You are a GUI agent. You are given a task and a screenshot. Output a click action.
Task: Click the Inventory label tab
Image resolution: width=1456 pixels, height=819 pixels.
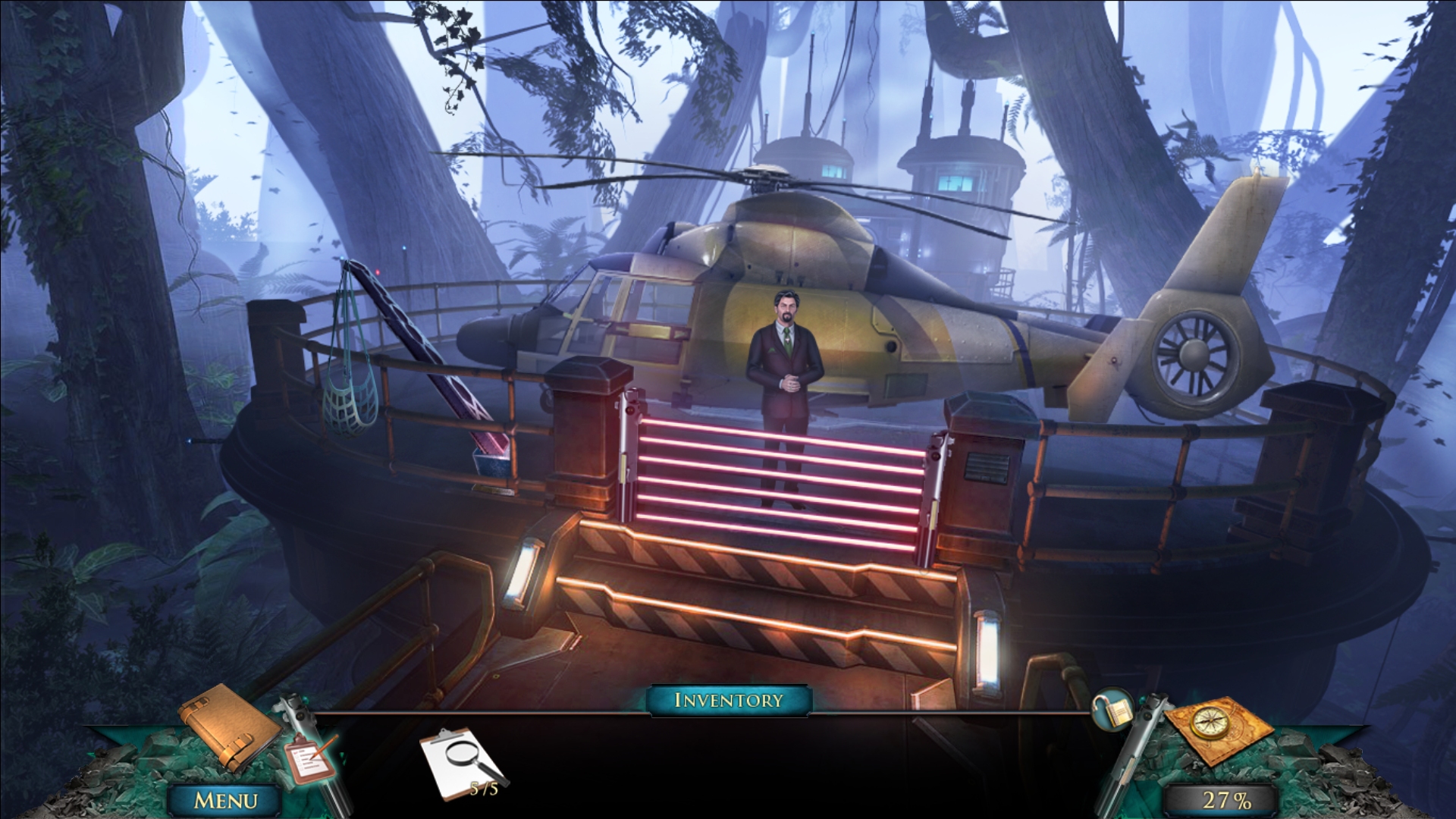(729, 700)
